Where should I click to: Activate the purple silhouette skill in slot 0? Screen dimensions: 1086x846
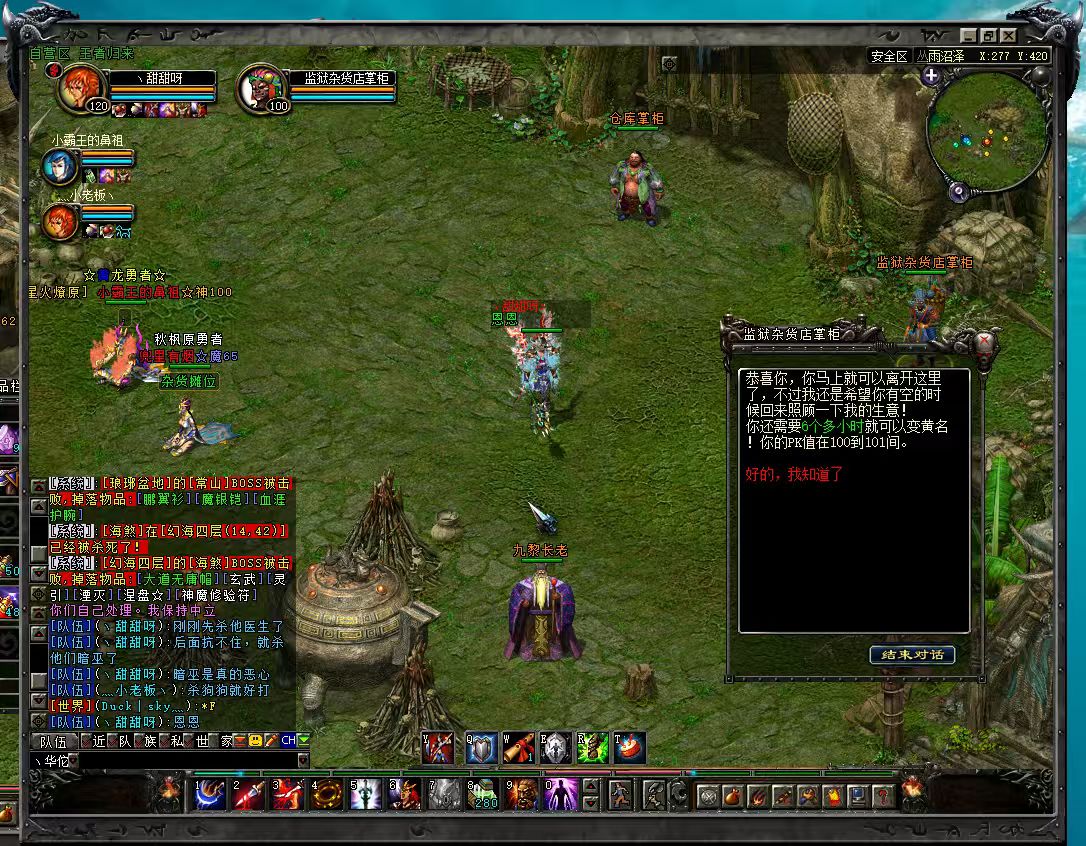[x=560, y=795]
